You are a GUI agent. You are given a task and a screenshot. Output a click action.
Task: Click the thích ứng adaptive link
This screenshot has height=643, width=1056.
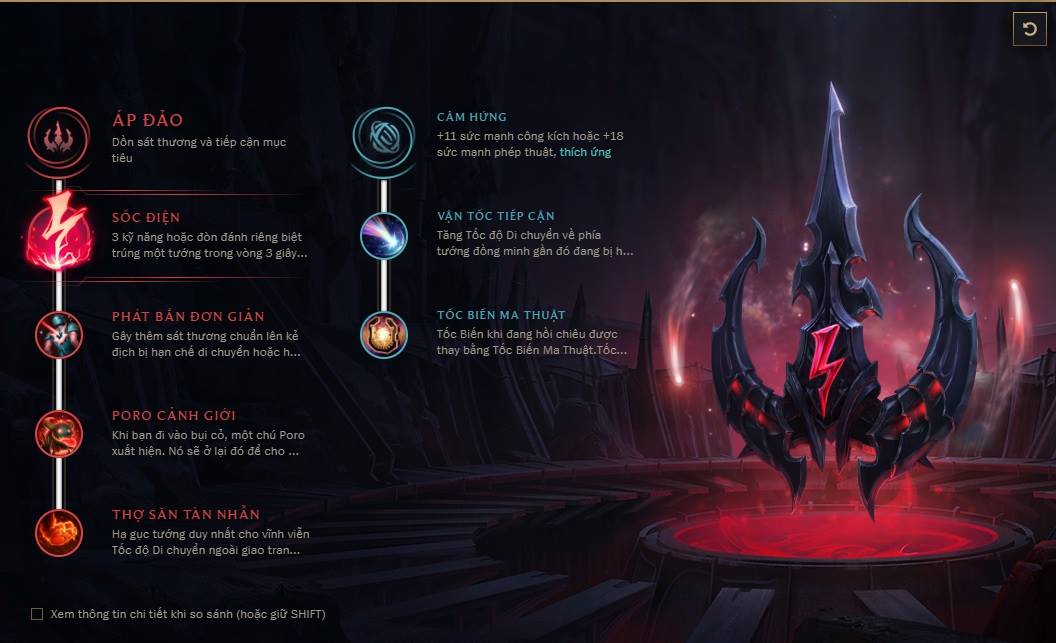click(x=585, y=152)
